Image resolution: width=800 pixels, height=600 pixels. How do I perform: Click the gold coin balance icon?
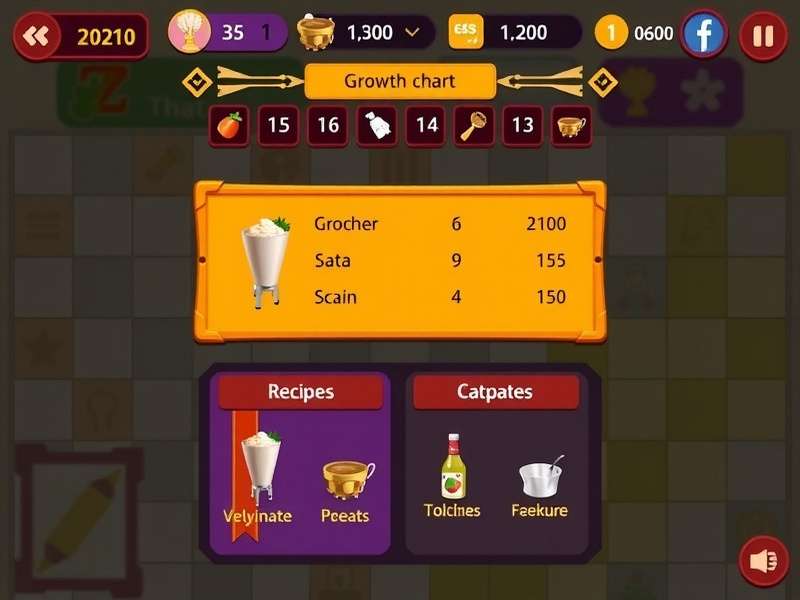click(x=610, y=33)
